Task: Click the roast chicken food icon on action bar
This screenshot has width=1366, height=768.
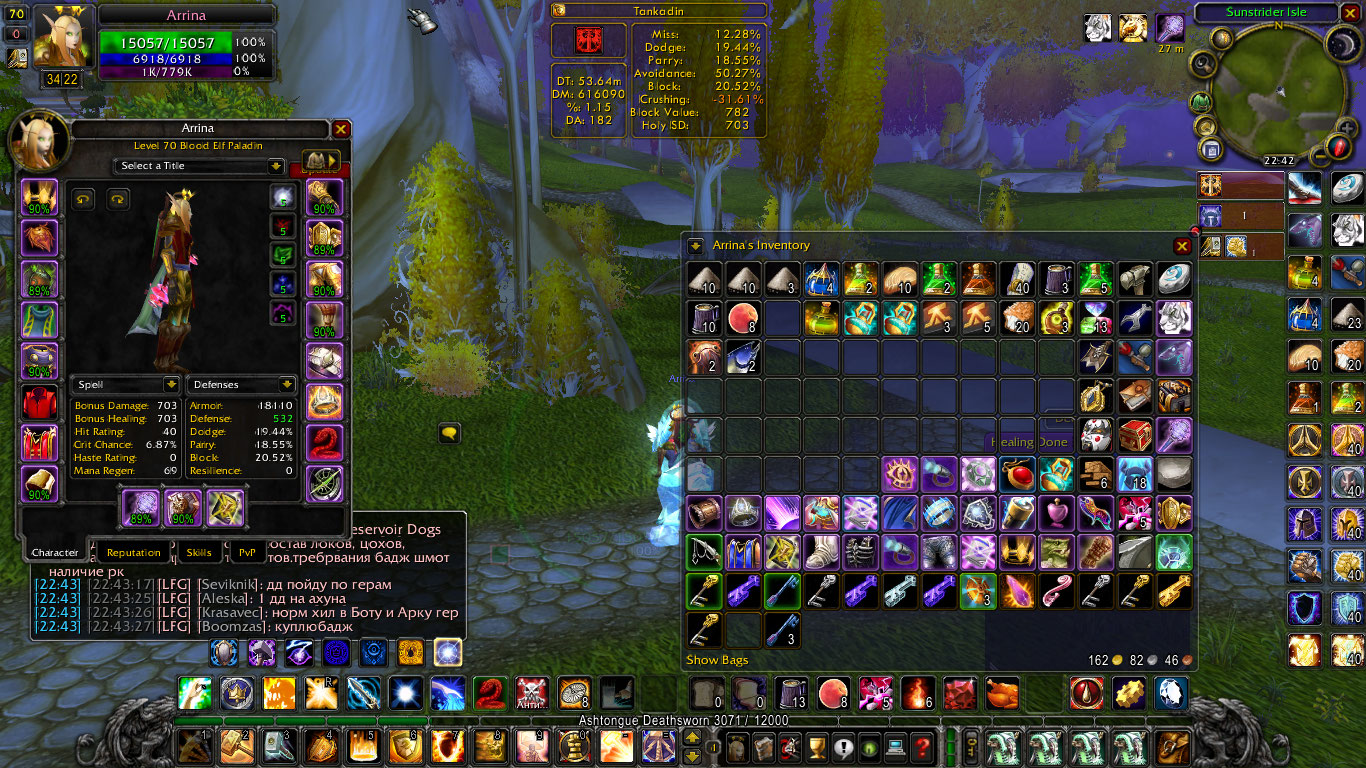Action: [x=1000, y=692]
